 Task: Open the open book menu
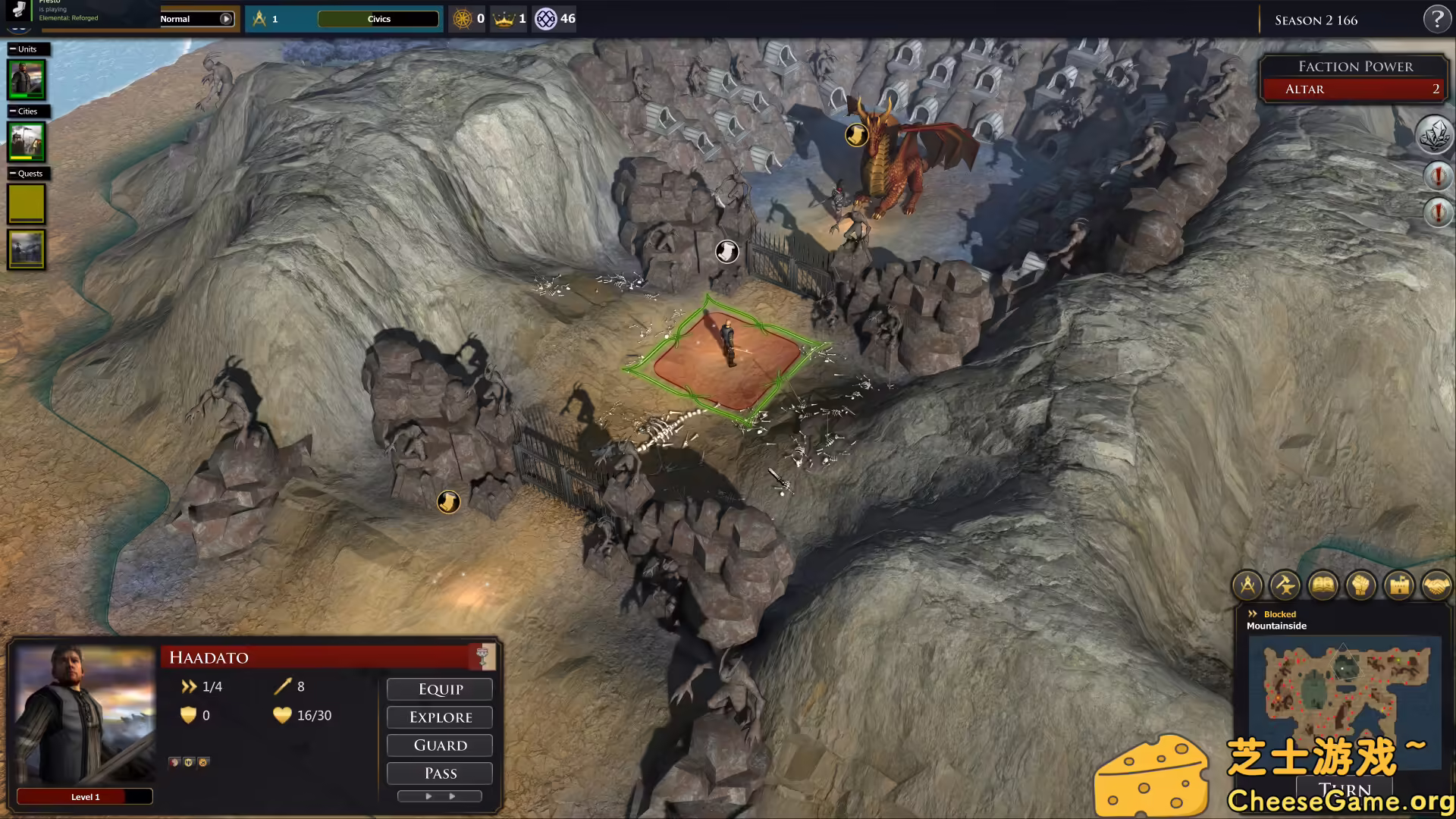pyautogui.click(x=1323, y=585)
